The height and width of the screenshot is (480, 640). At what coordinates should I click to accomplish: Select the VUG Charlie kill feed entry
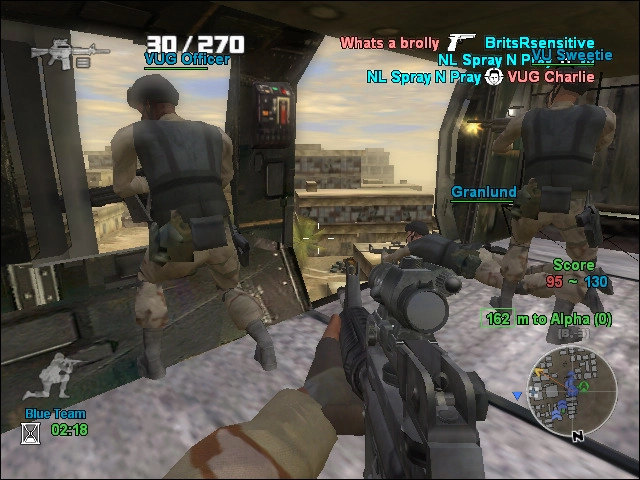point(551,76)
